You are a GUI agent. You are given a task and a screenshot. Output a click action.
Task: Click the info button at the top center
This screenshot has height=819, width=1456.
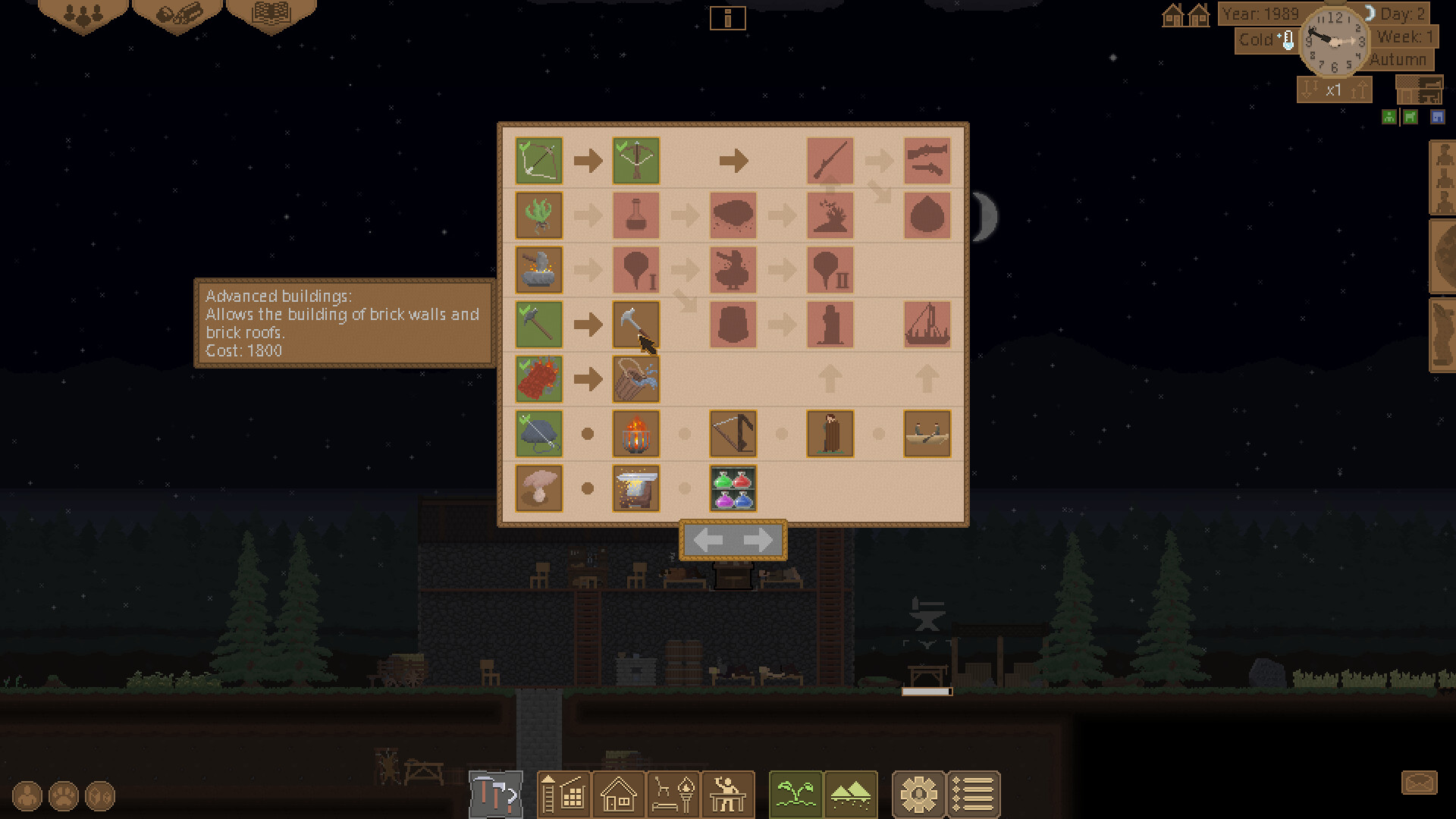729,18
